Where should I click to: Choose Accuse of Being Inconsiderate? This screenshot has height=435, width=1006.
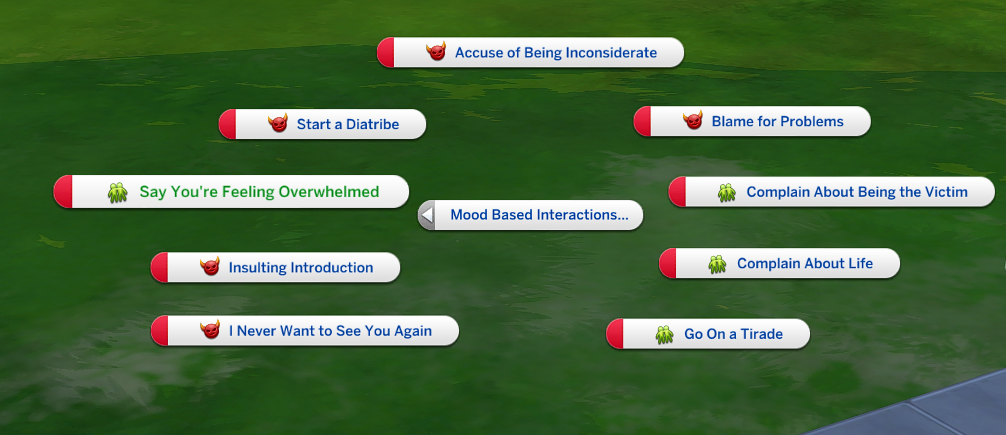pos(555,53)
